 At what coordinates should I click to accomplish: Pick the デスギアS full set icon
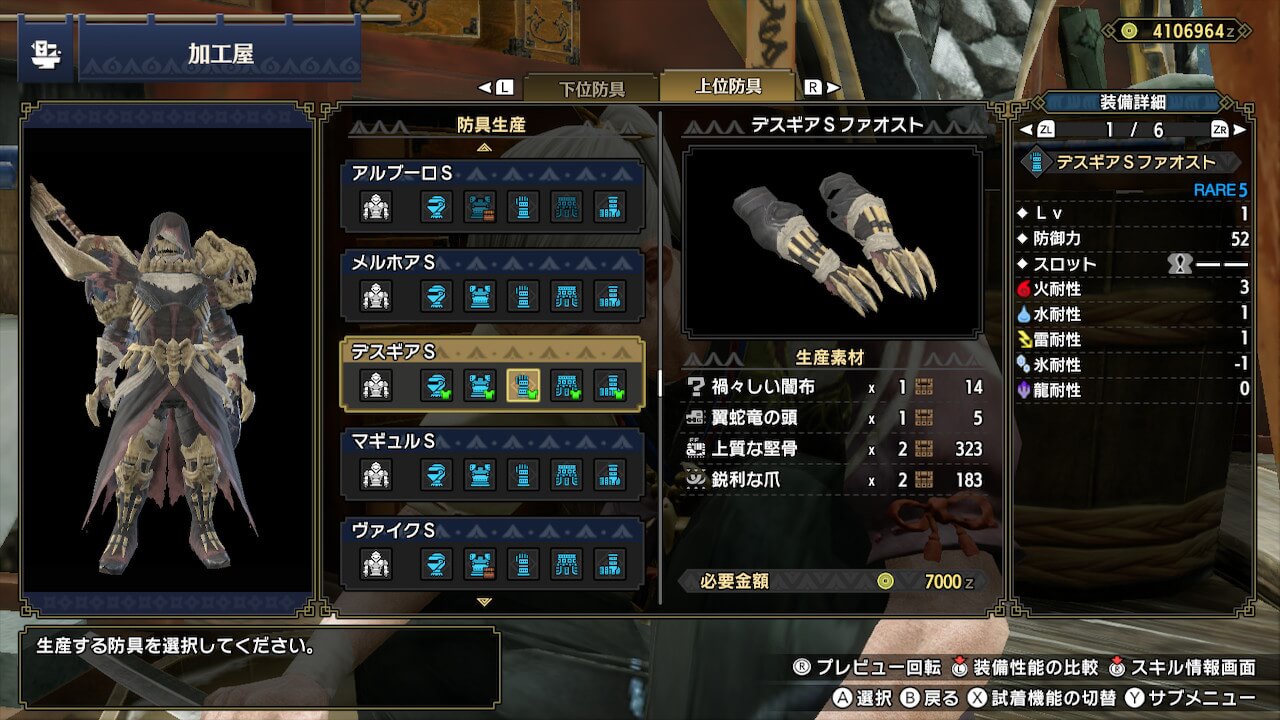(x=376, y=385)
